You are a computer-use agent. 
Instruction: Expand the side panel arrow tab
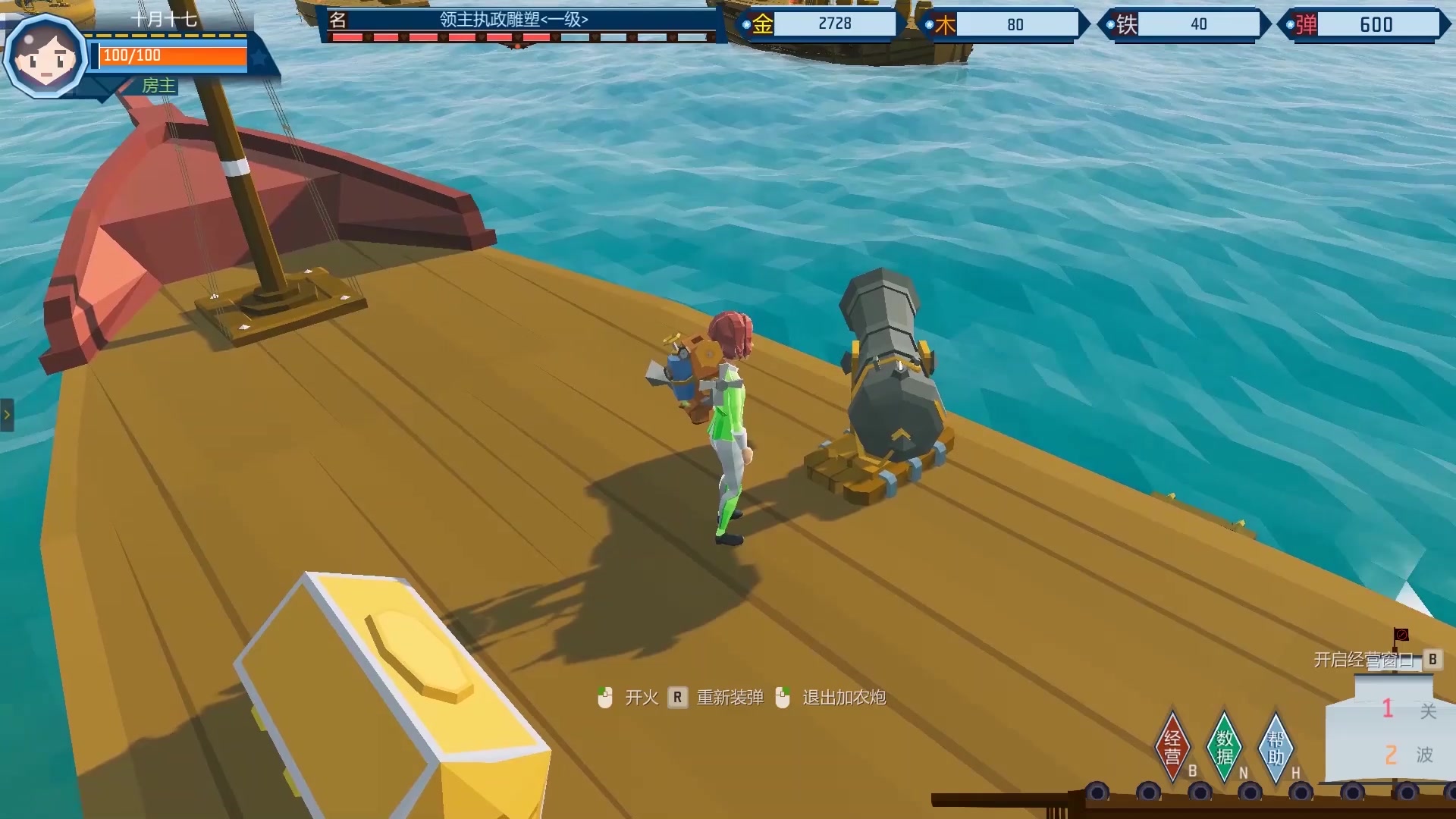point(7,415)
